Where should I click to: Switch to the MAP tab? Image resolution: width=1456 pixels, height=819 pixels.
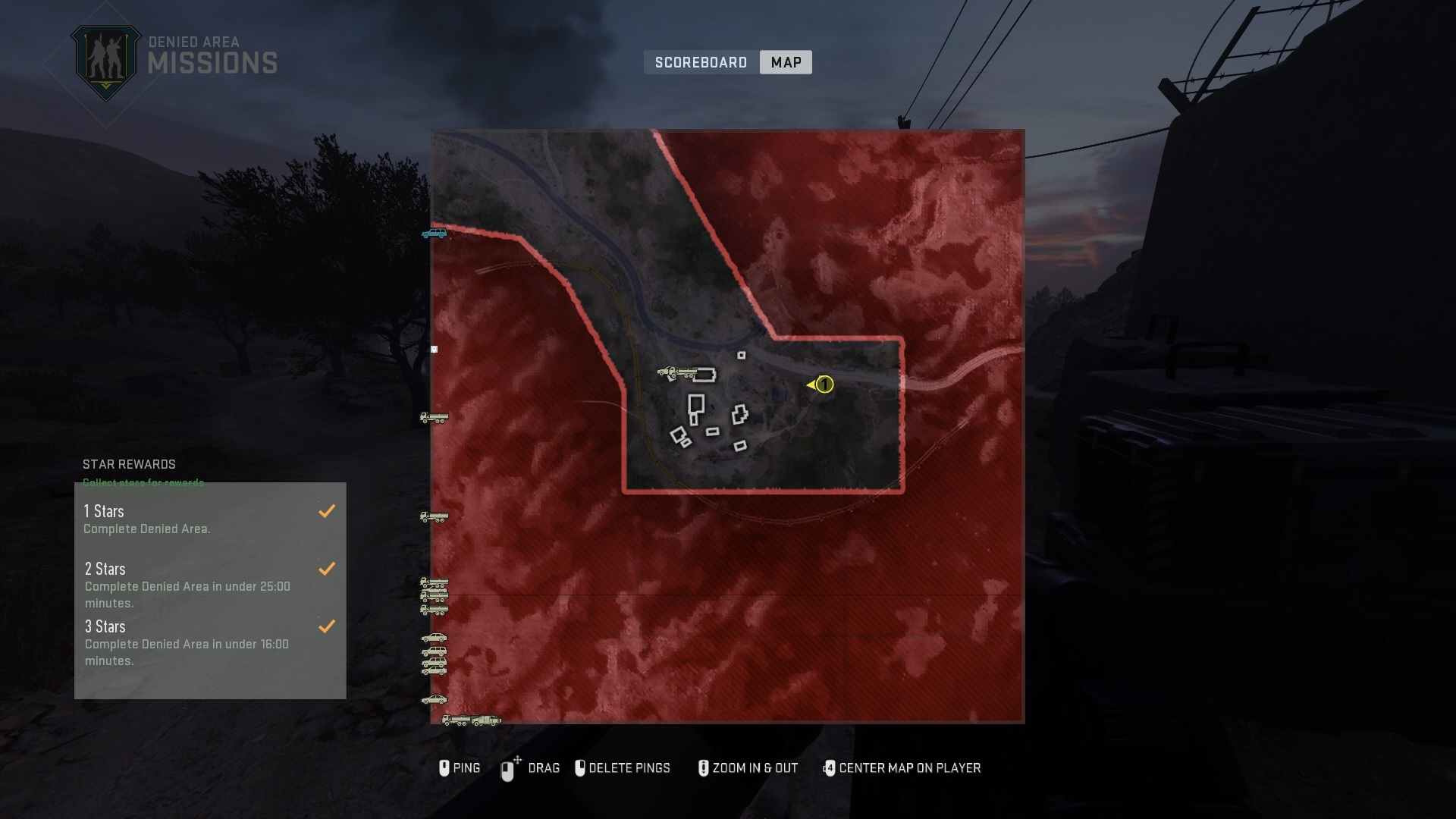pyautogui.click(x=785, y=62)
